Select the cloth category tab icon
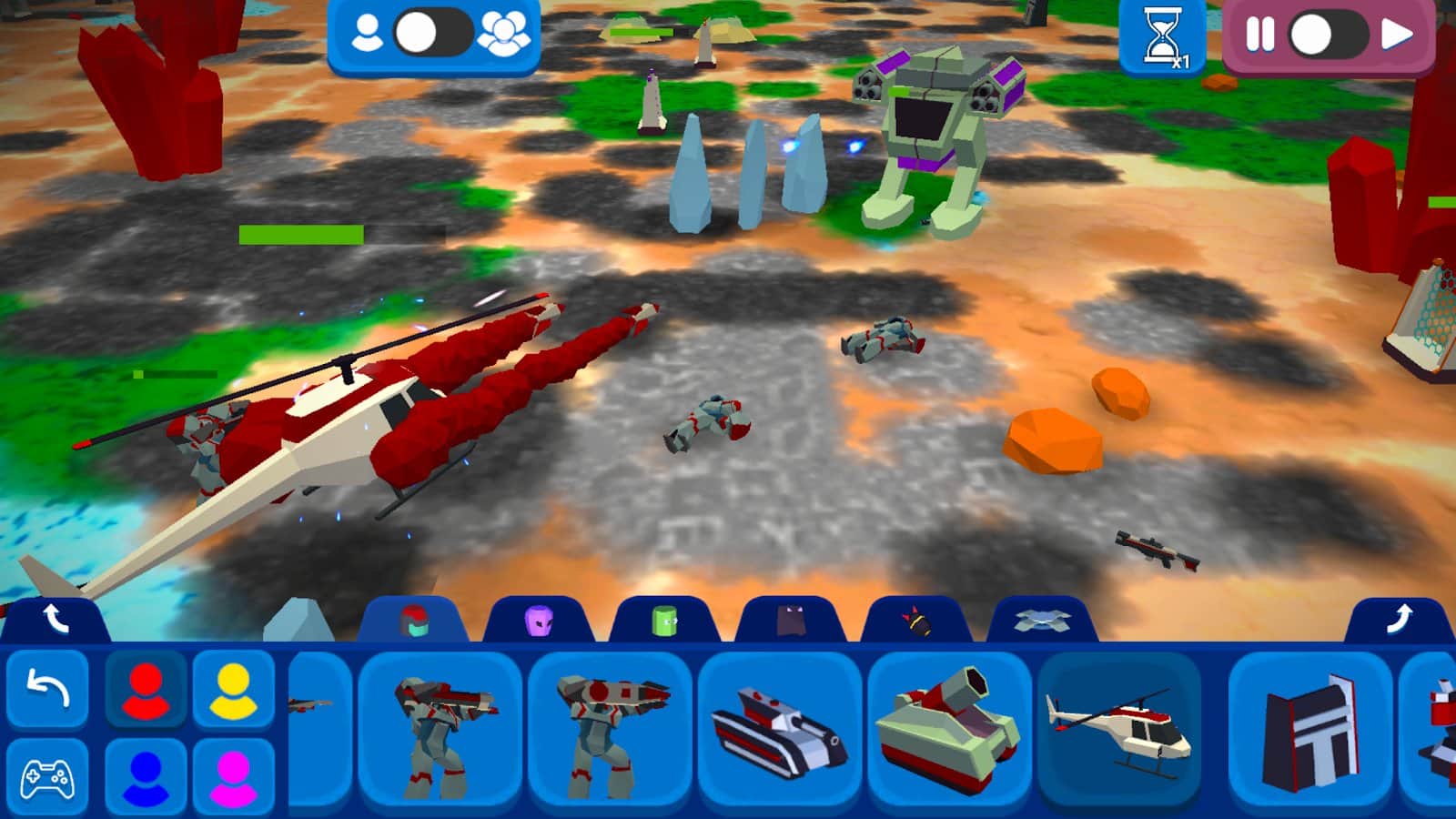1456x819 pixels. [x=791, y=620]
